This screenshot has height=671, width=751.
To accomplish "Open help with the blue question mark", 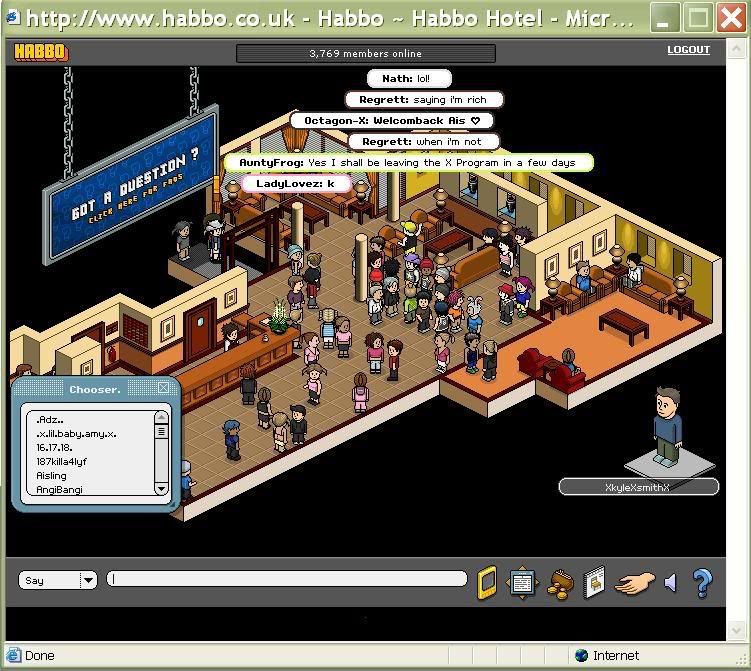I will (x=702, y=581).
